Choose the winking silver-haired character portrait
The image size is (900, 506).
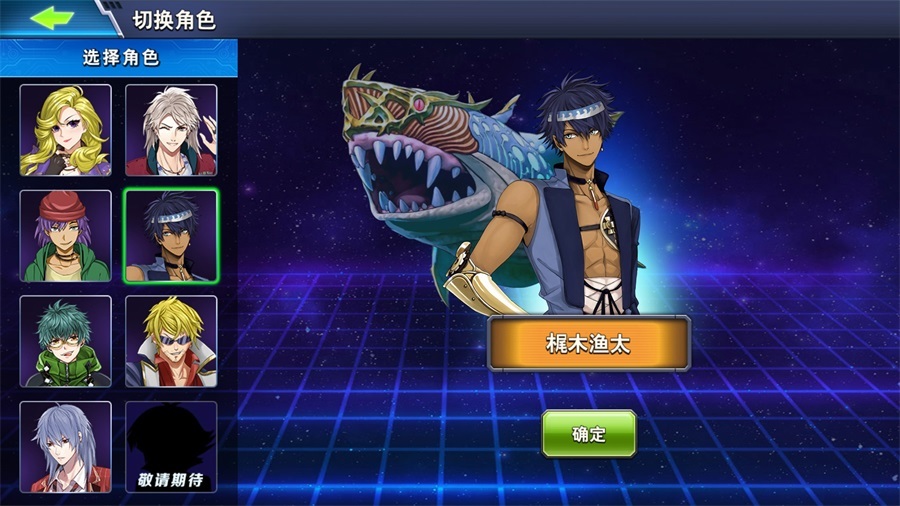coord(171,130)
